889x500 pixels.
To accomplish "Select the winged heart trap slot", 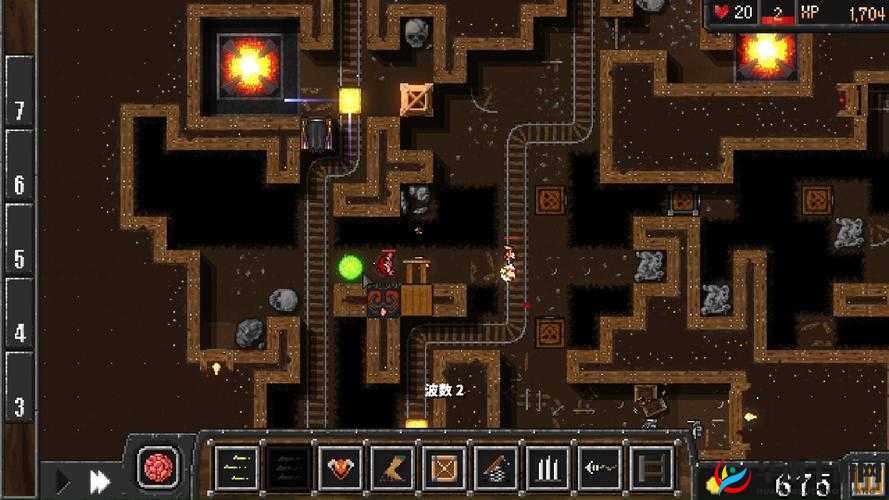I will pos(340,466).
